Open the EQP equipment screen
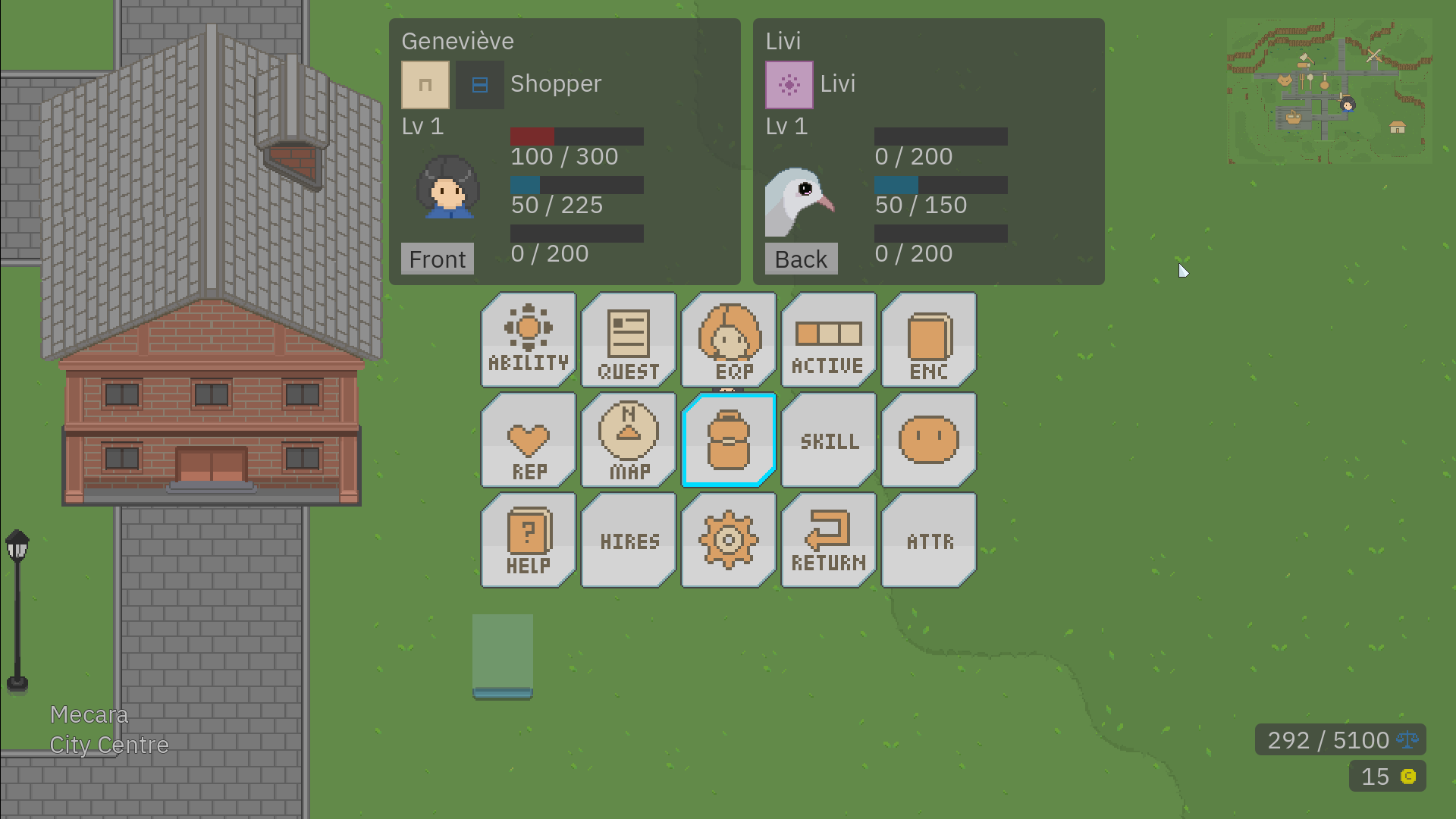Screen dimensions: 1456x819 tap(728, 339)
